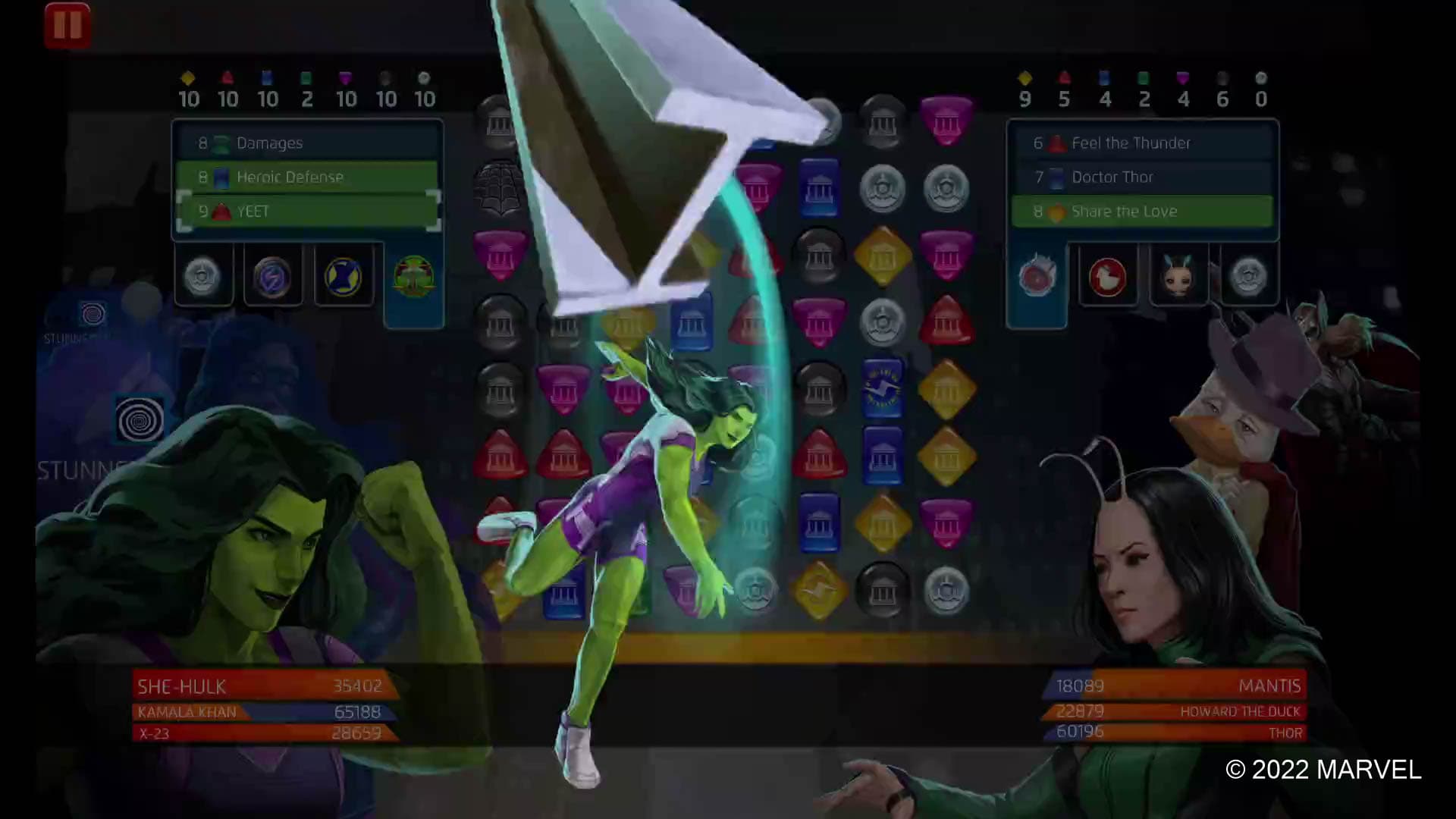Tap She-Hulk's orange health bar
This screenshot has height=819, width=1456.
258,686
